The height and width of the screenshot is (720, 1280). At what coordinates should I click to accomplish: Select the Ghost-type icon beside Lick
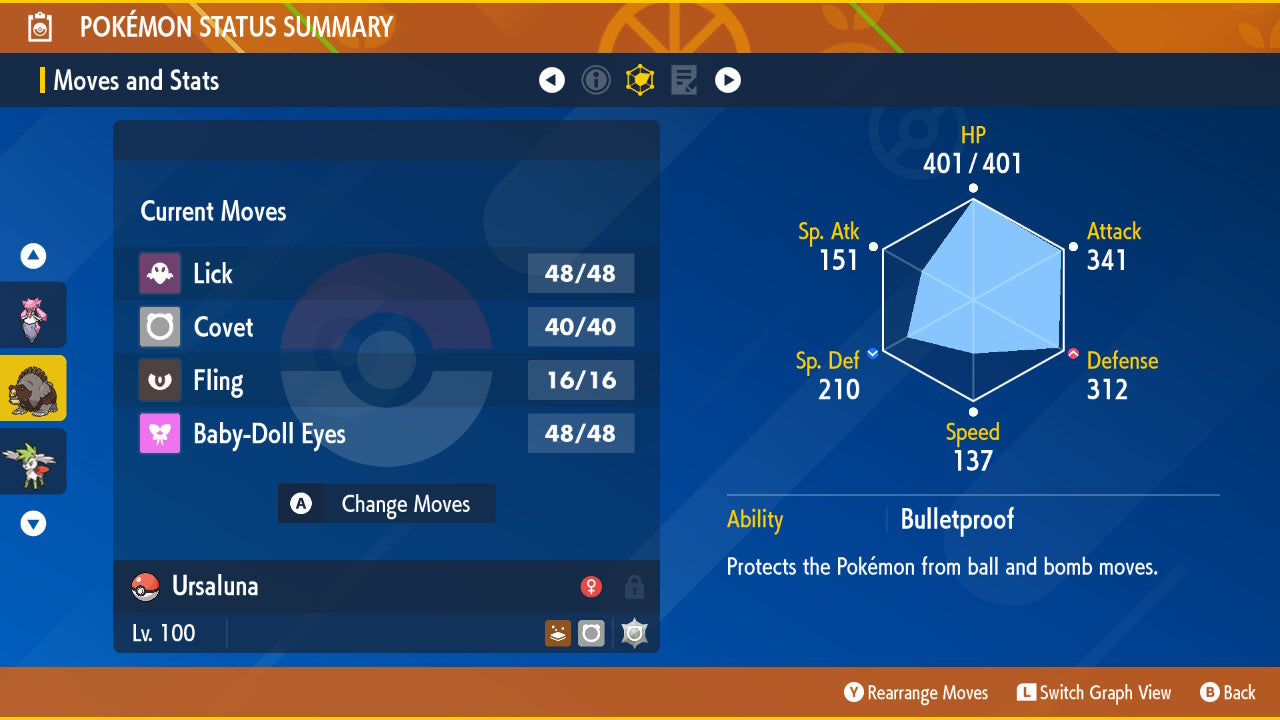(160, 273)
